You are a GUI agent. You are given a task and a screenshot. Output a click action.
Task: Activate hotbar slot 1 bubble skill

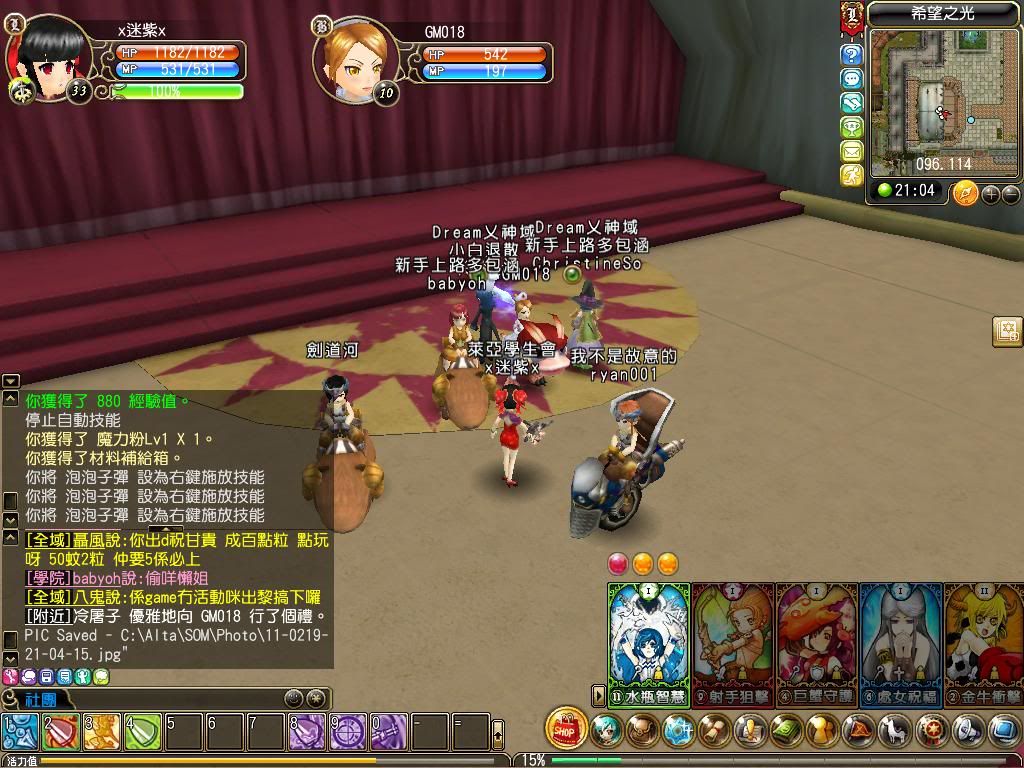coord(20,733)
